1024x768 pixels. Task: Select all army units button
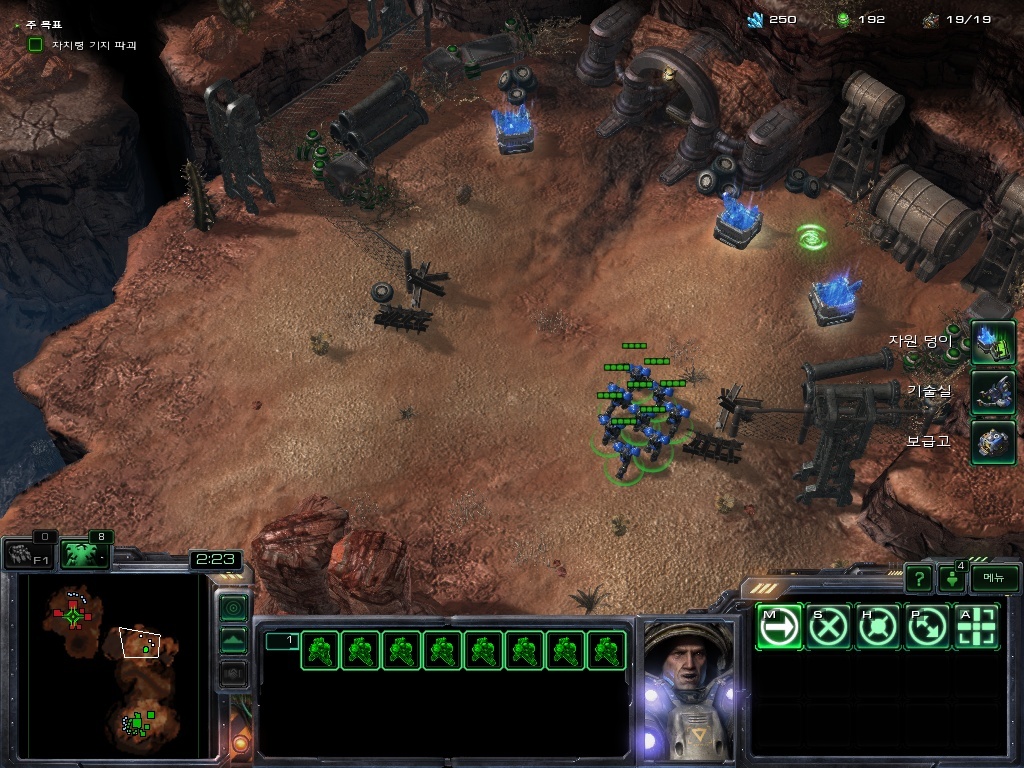(x=85, y=554)
